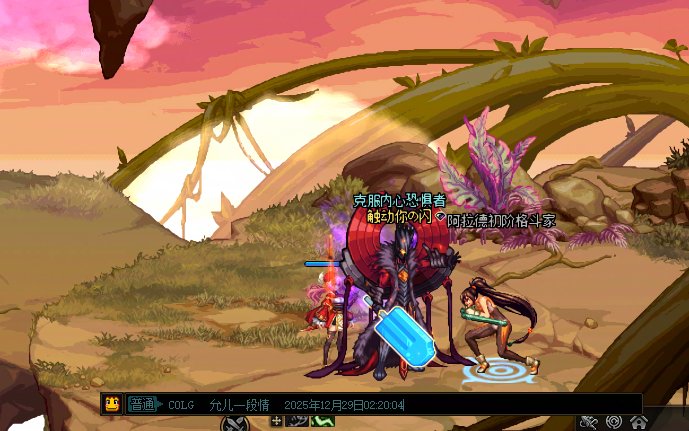Select the 普通 chat channel button
The height and width of the screenshot is (431, 689).
tap(143, 405)
